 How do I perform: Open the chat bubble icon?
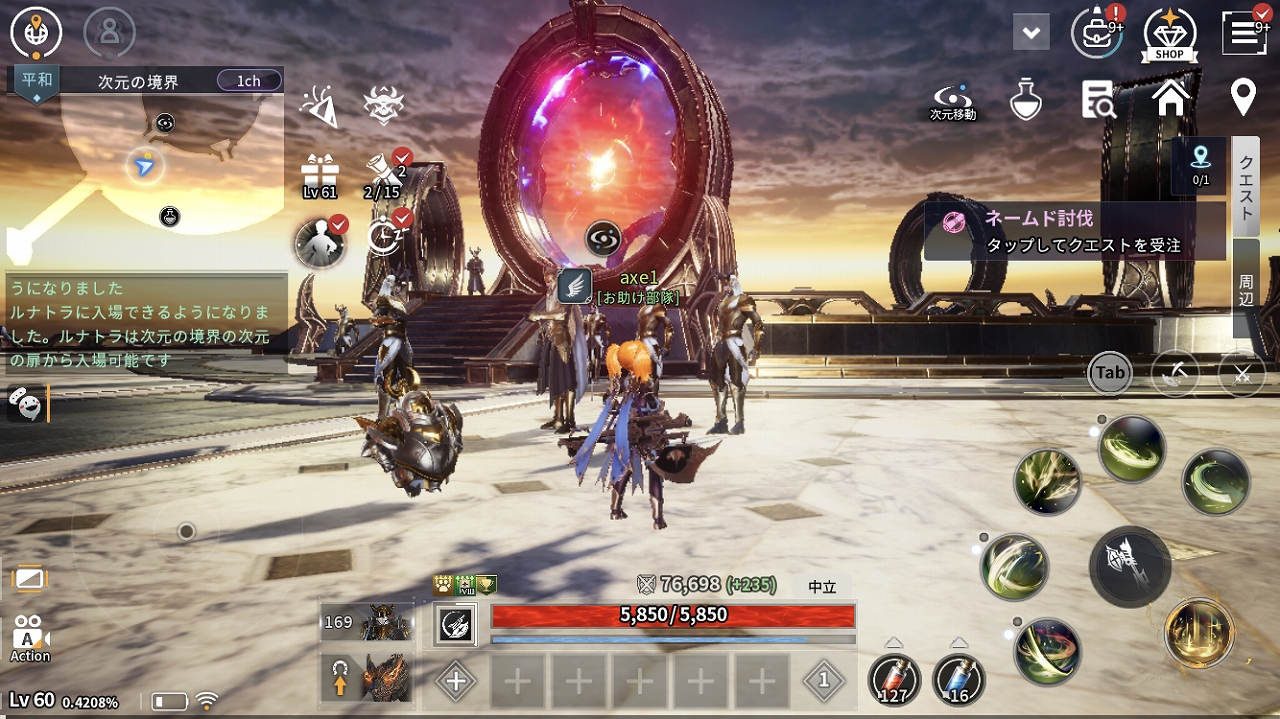[x=24, y=402]
